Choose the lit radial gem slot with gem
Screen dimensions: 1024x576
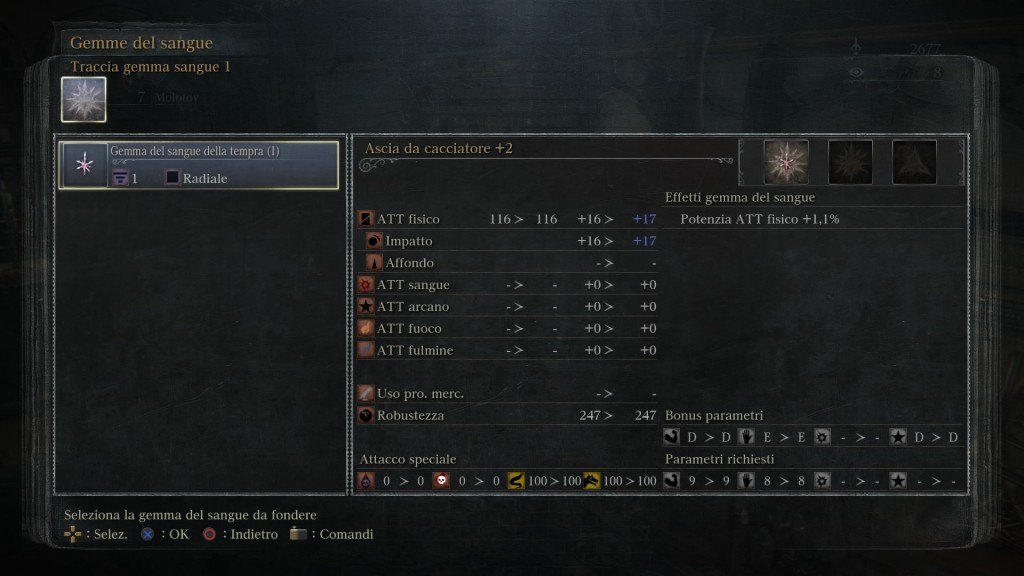786,162
